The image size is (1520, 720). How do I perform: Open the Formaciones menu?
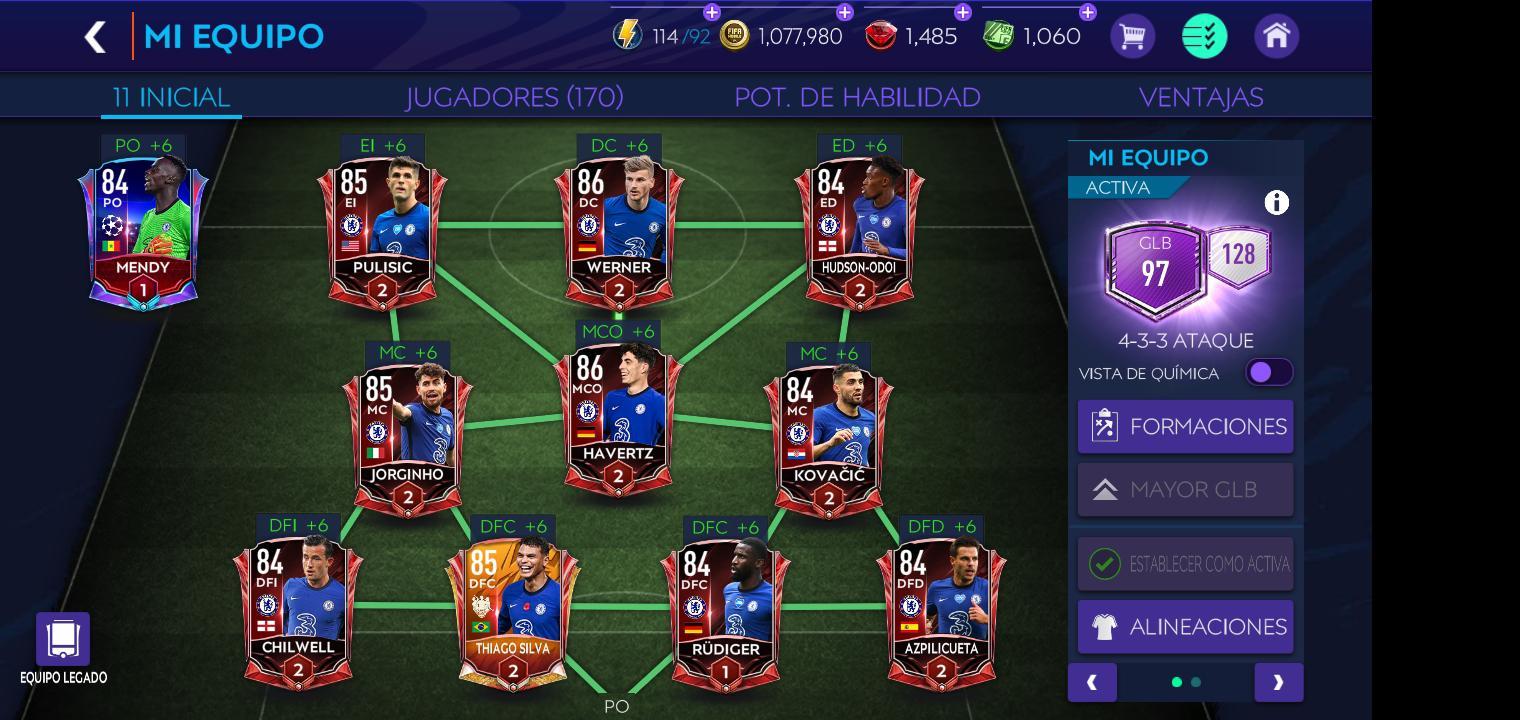(1185, 426)
